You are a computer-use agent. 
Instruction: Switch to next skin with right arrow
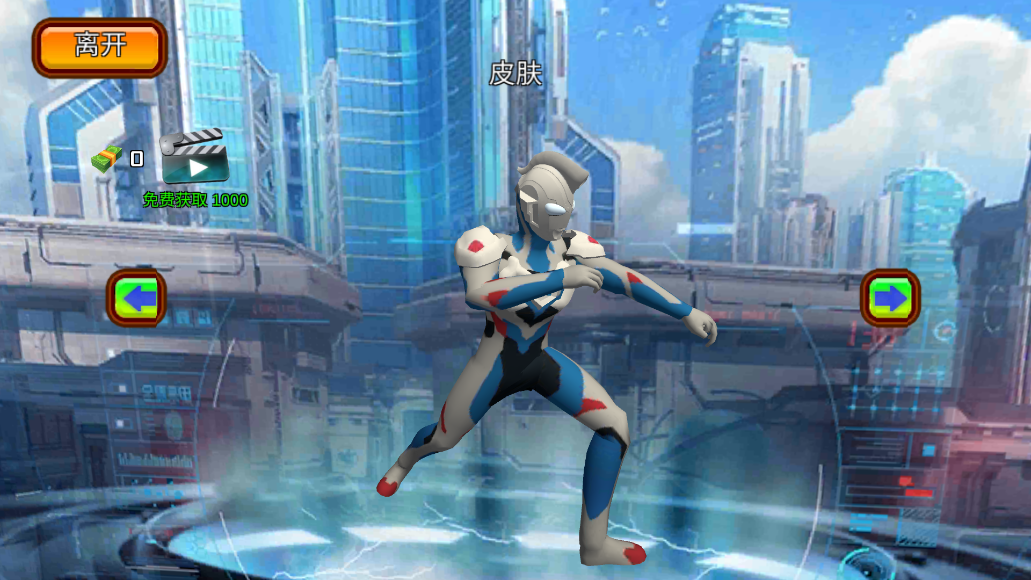click(x=889, y=297)
